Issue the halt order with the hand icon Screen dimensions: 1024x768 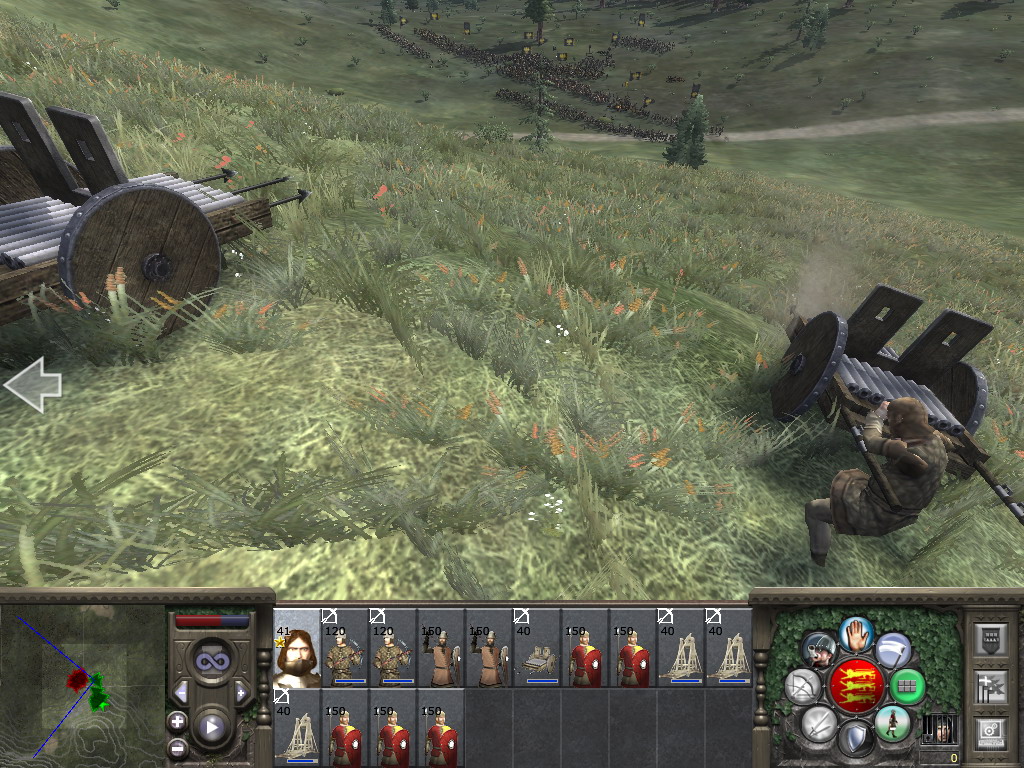click(856, 634)
